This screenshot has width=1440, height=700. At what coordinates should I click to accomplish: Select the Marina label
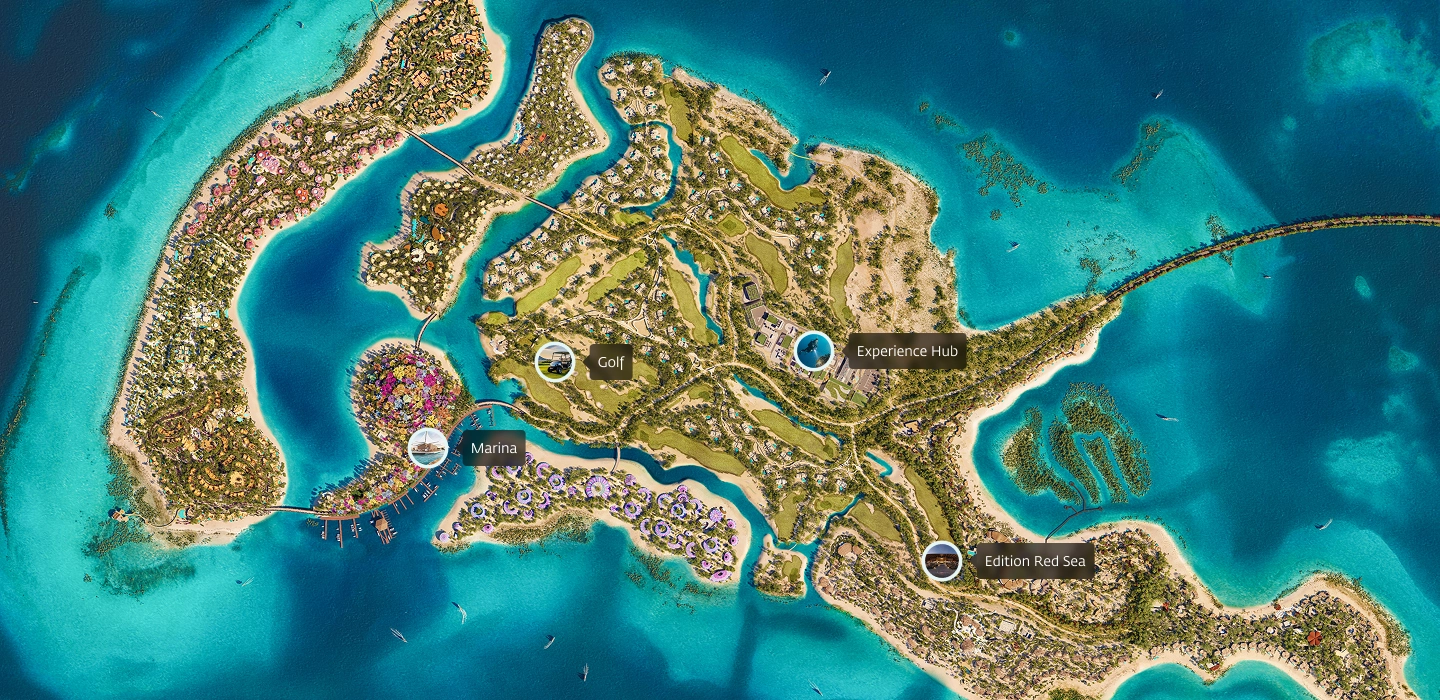(493, 448)
